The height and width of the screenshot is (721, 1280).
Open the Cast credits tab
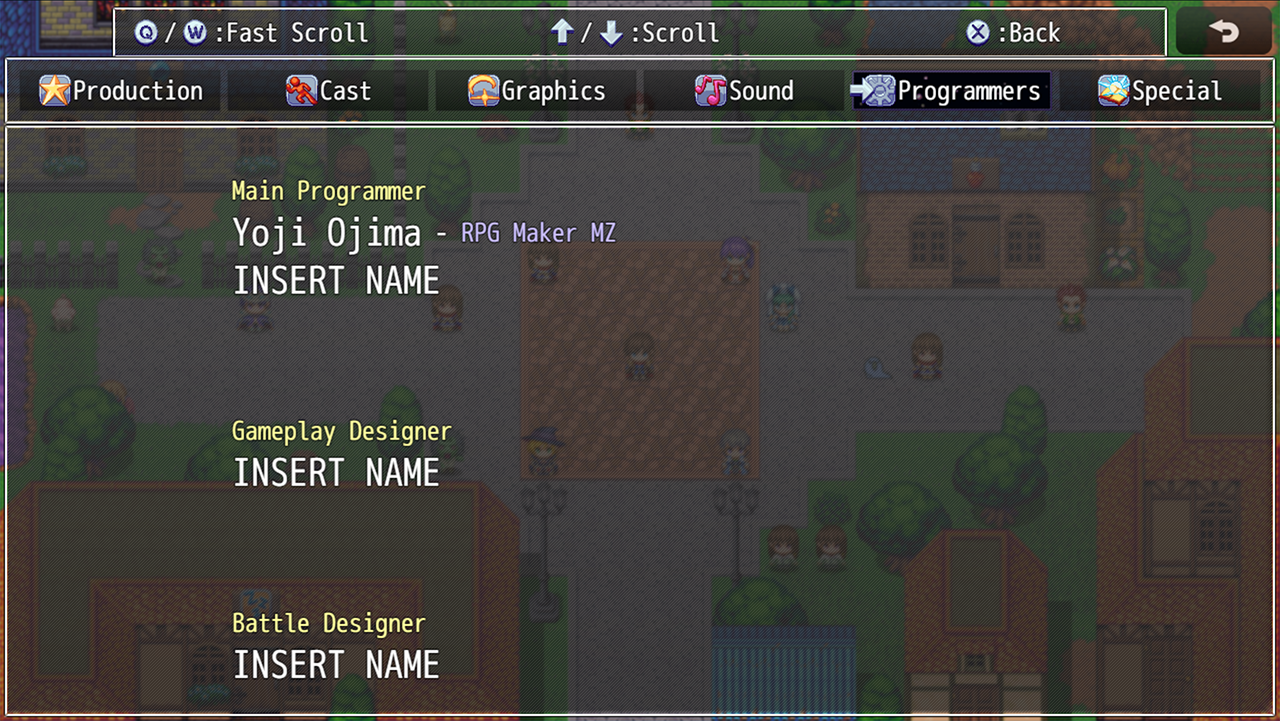click(x=328, y=91)
